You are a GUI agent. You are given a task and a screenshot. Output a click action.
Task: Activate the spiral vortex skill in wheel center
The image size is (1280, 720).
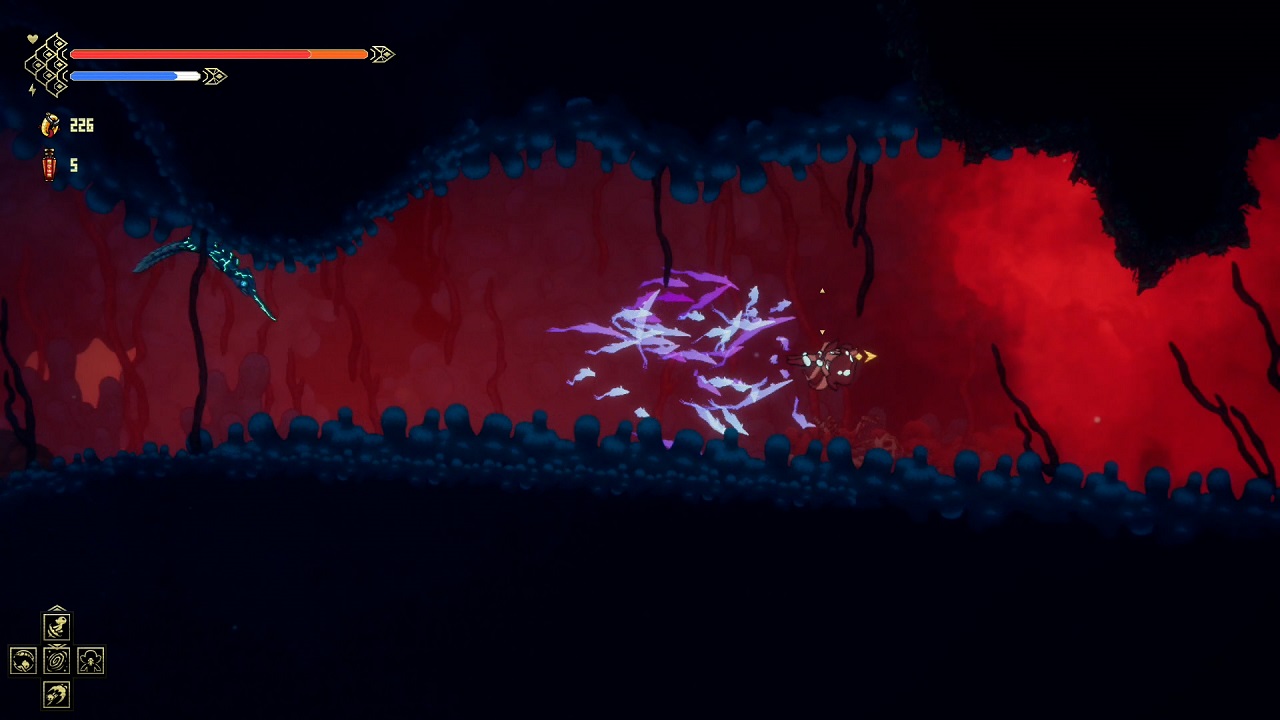click(x=57, y=660)
